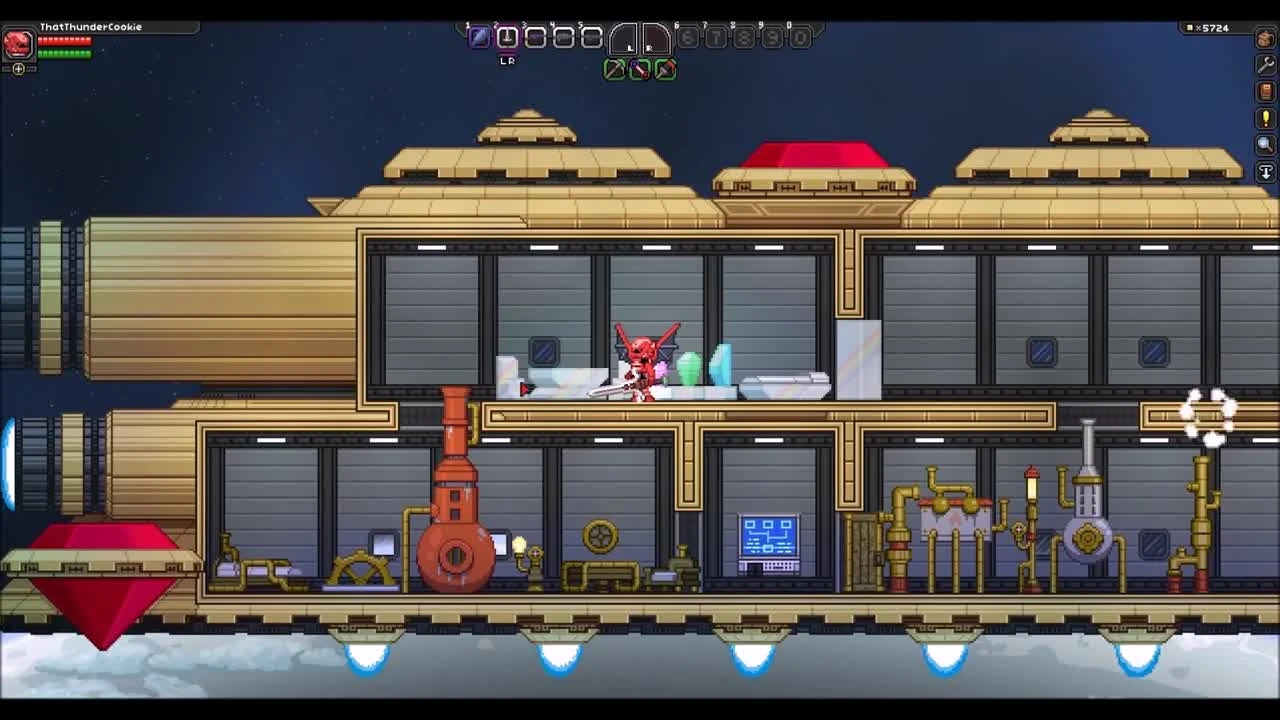Select the Wiring tool
Image resolution: width=1280 pixels, height=720 pixels.
coord(640,70)
